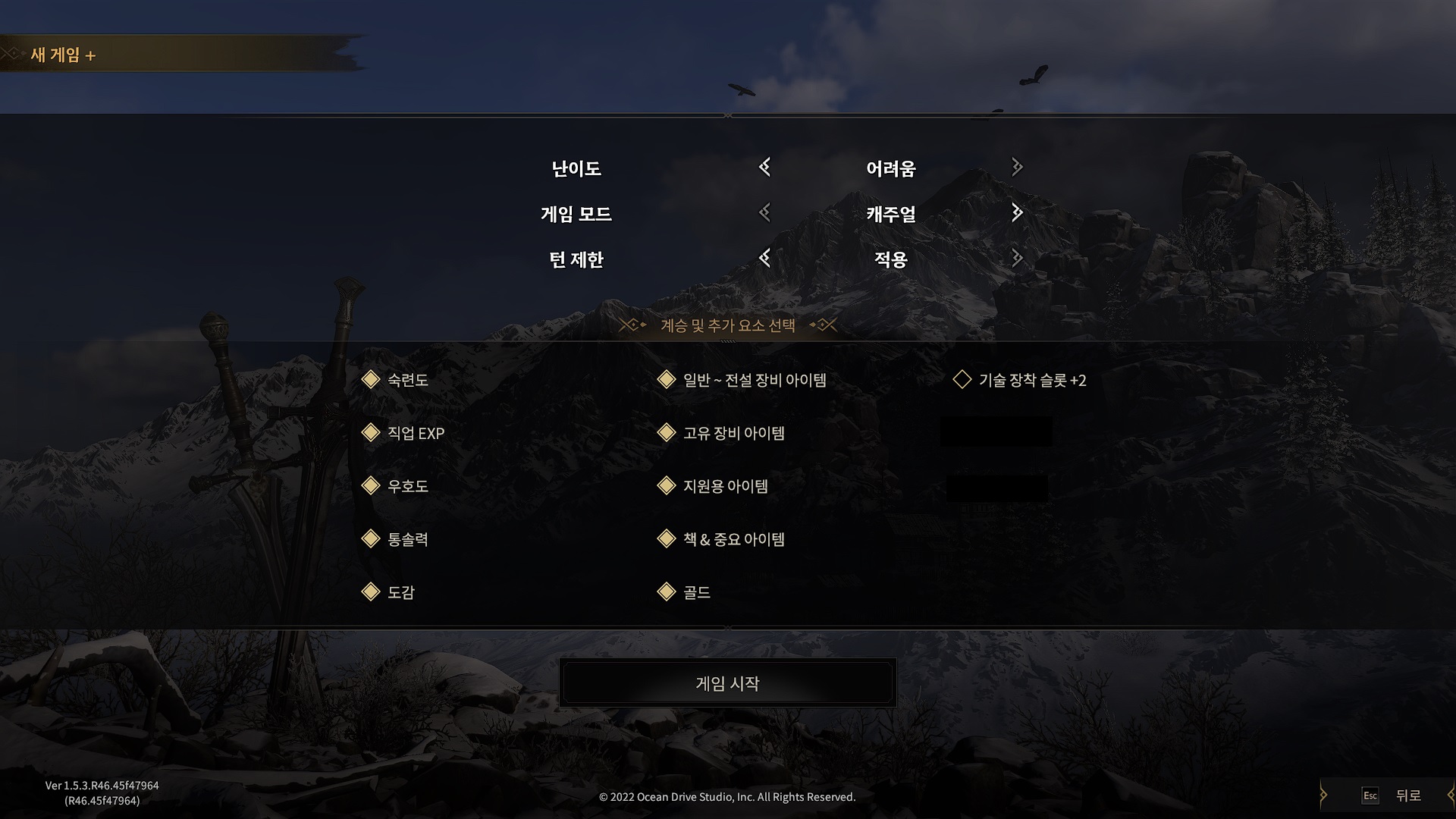Select the 골드 inheritance diamond icon

(668, 592)
